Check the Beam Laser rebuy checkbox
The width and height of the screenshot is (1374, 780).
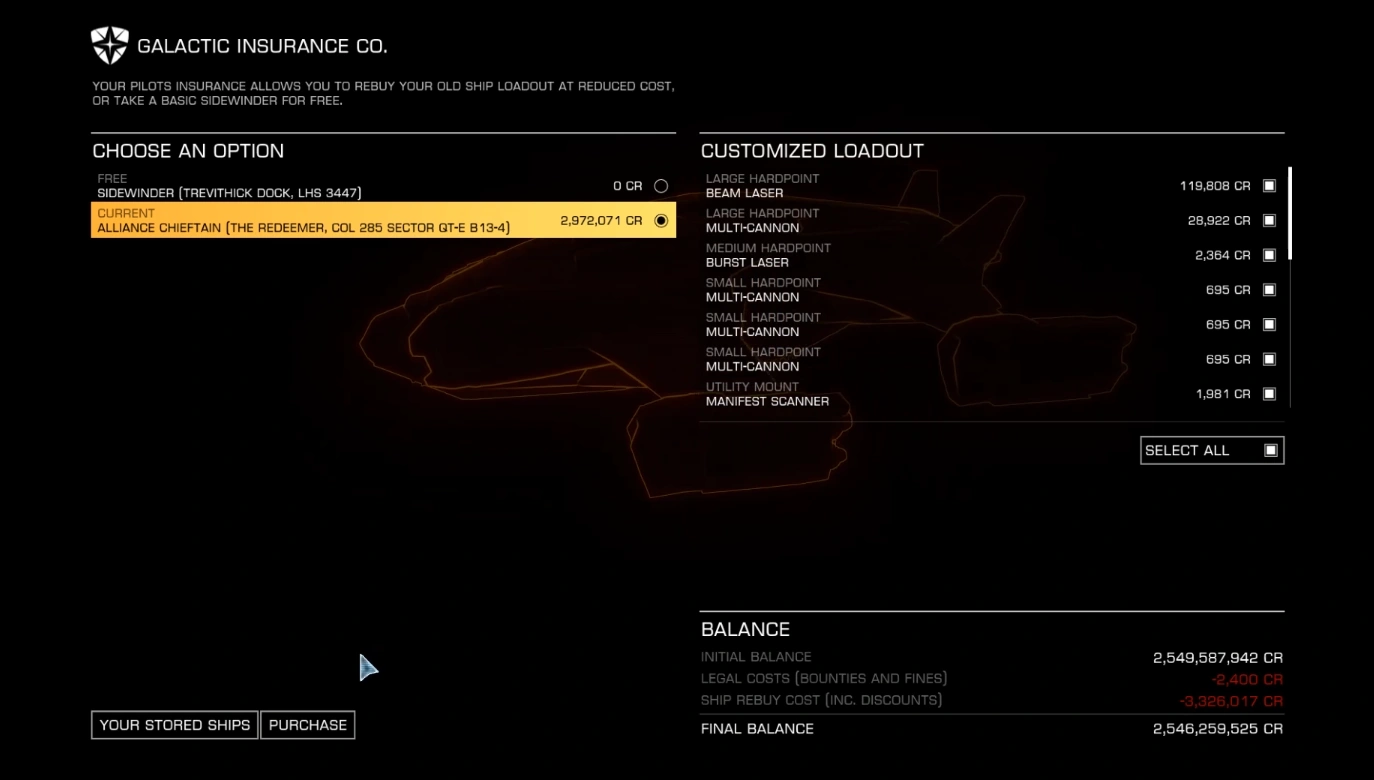tap(1269, 185)
